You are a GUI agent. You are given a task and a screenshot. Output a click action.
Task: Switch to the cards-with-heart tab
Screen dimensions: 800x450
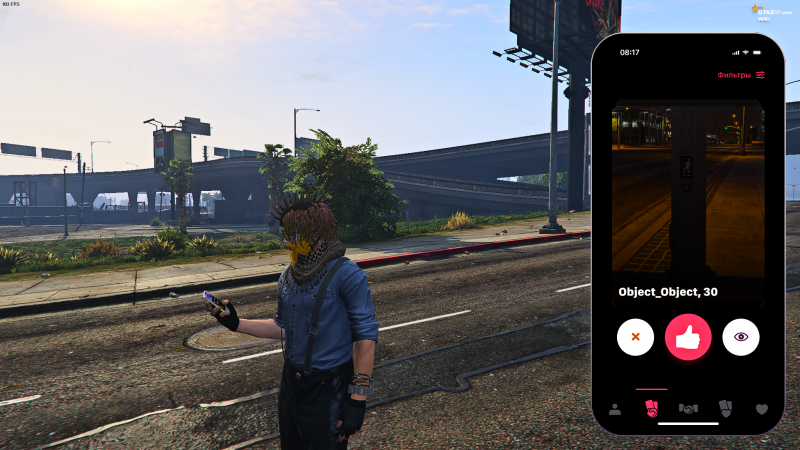pos(725,408)
